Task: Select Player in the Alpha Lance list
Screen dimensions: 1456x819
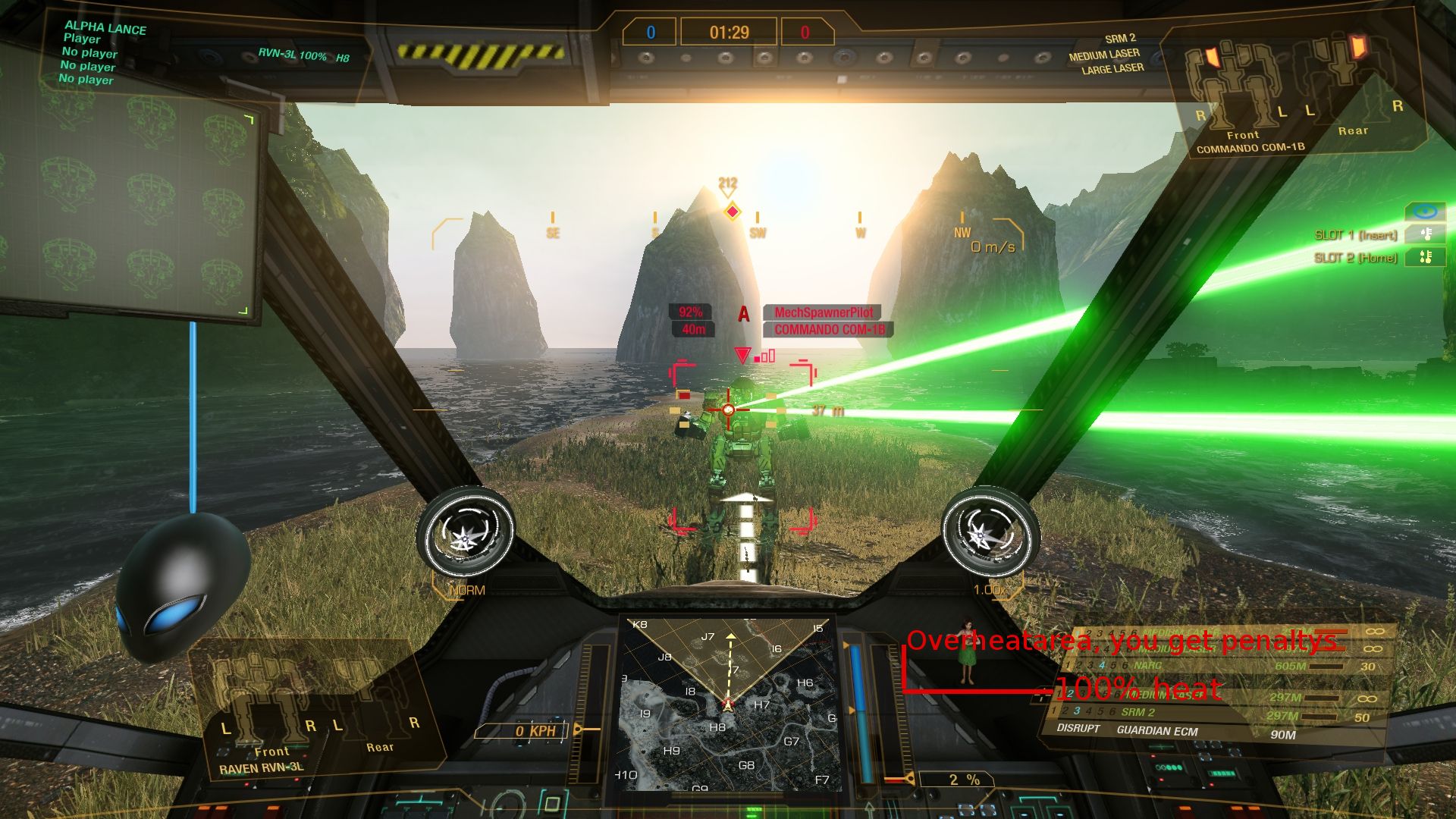Action: coord(82,39)
